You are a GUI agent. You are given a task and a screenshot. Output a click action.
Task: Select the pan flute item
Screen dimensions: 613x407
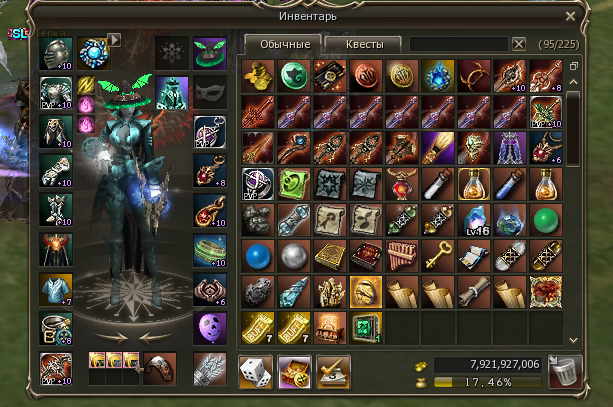tap(401, 255)
